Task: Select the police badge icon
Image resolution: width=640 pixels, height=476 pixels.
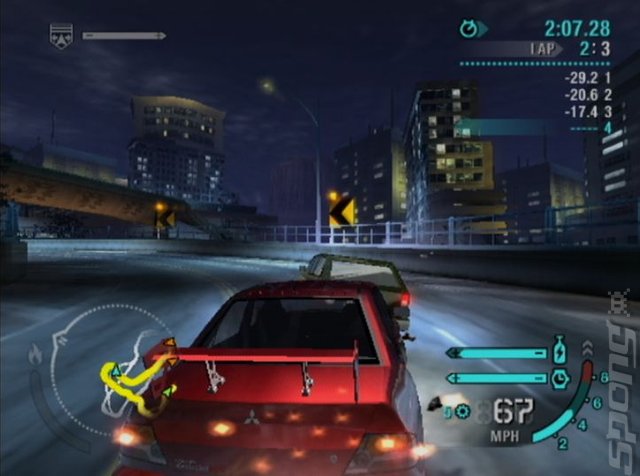Action: tap(61, 36)
